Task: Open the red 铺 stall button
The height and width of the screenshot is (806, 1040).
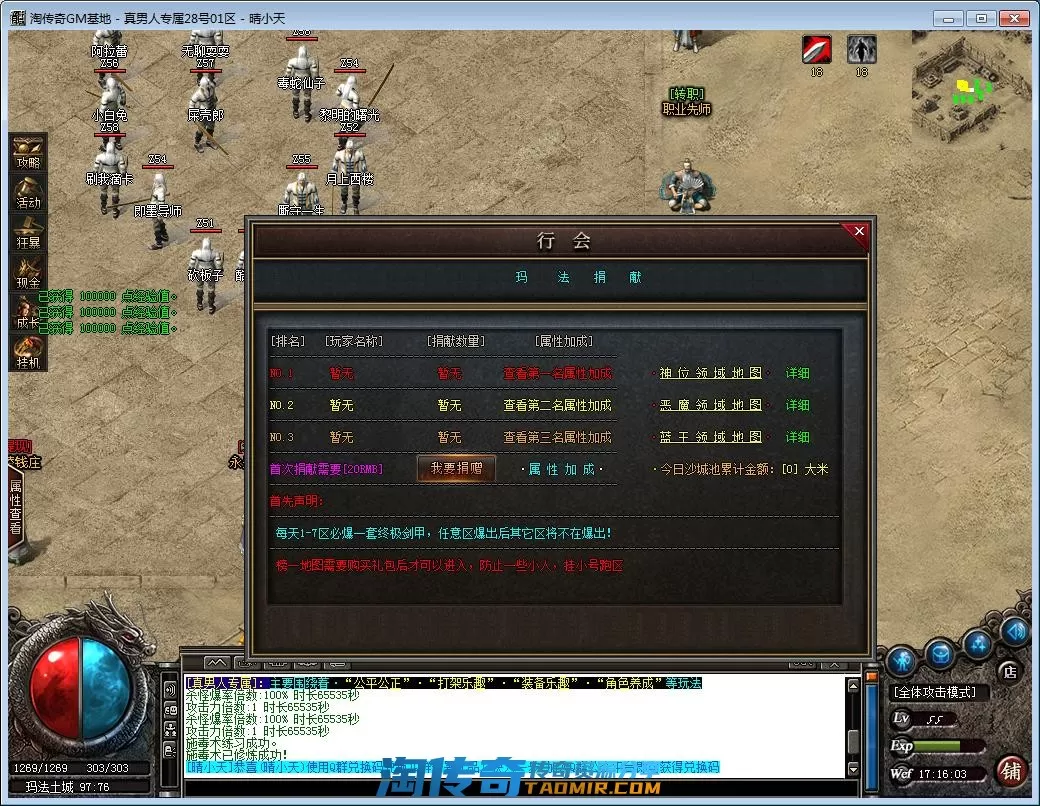Action: pyautogui.click(x=1012, y=771)
